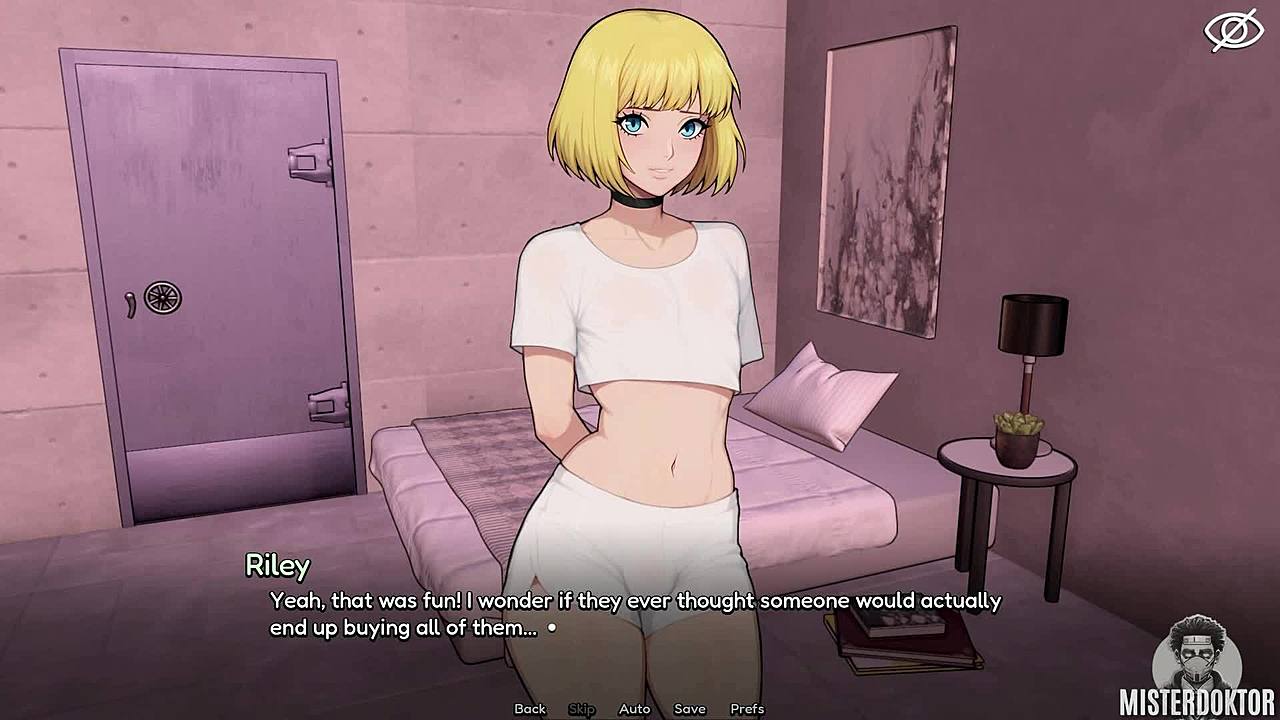Turn on Auto advance mode

coord(634,709)
